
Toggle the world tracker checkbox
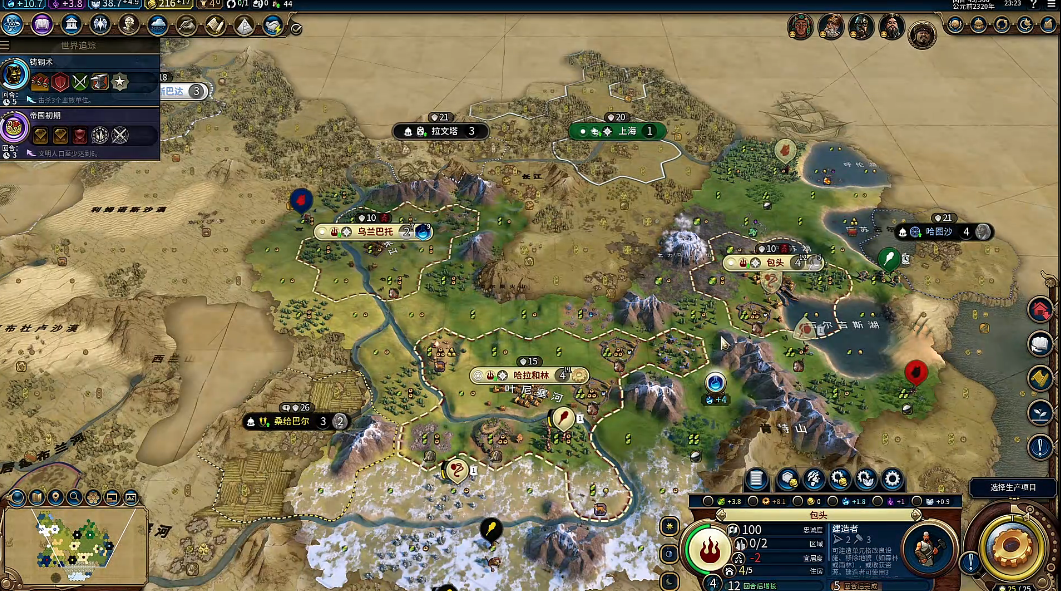click(x=296, y=29)
